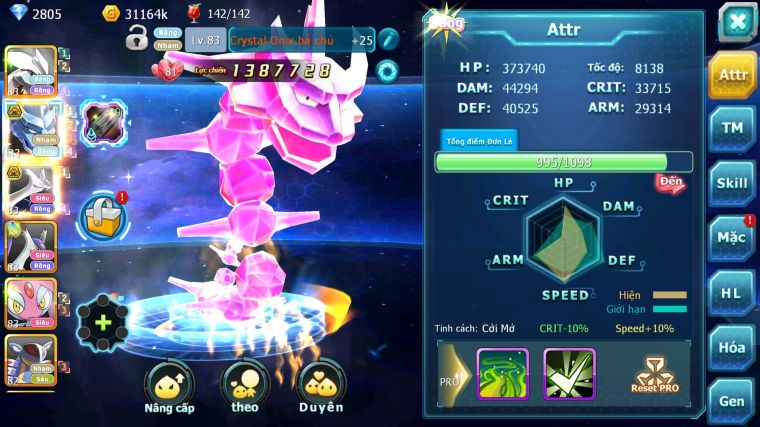Screen dimensions: 760x427
Task: Click the red Đến button
Action: [x=670, y=182]
